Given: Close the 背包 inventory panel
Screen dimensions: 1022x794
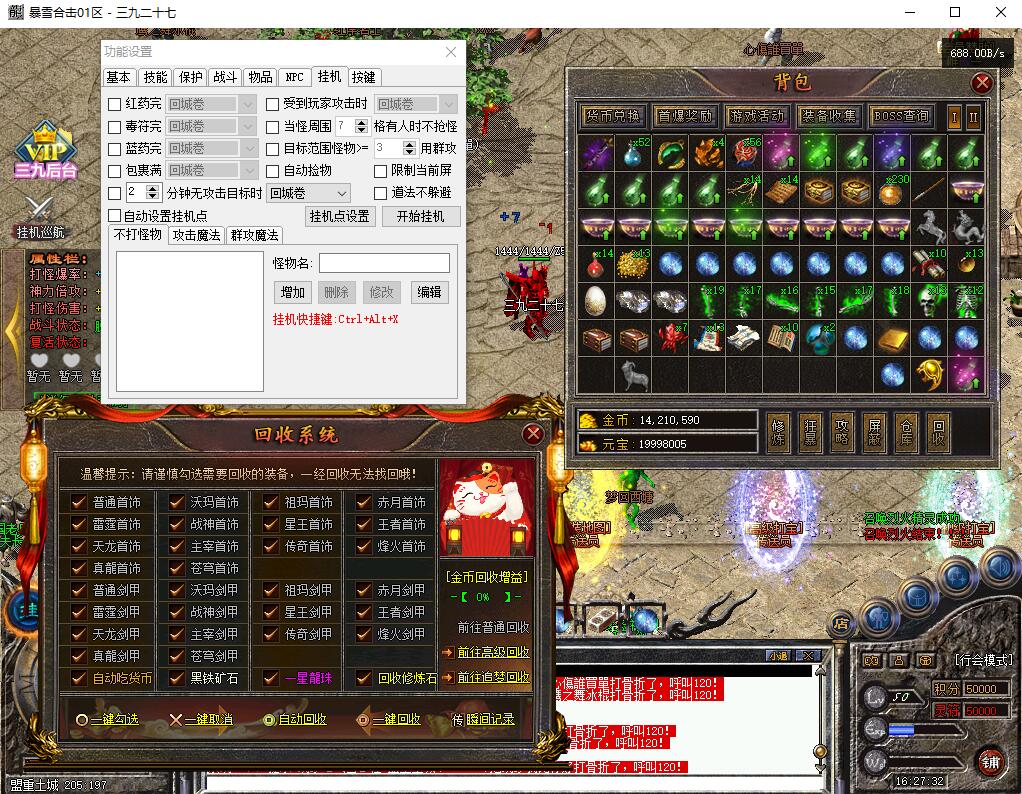Looking at the screenshot, I should pos(983,82).
